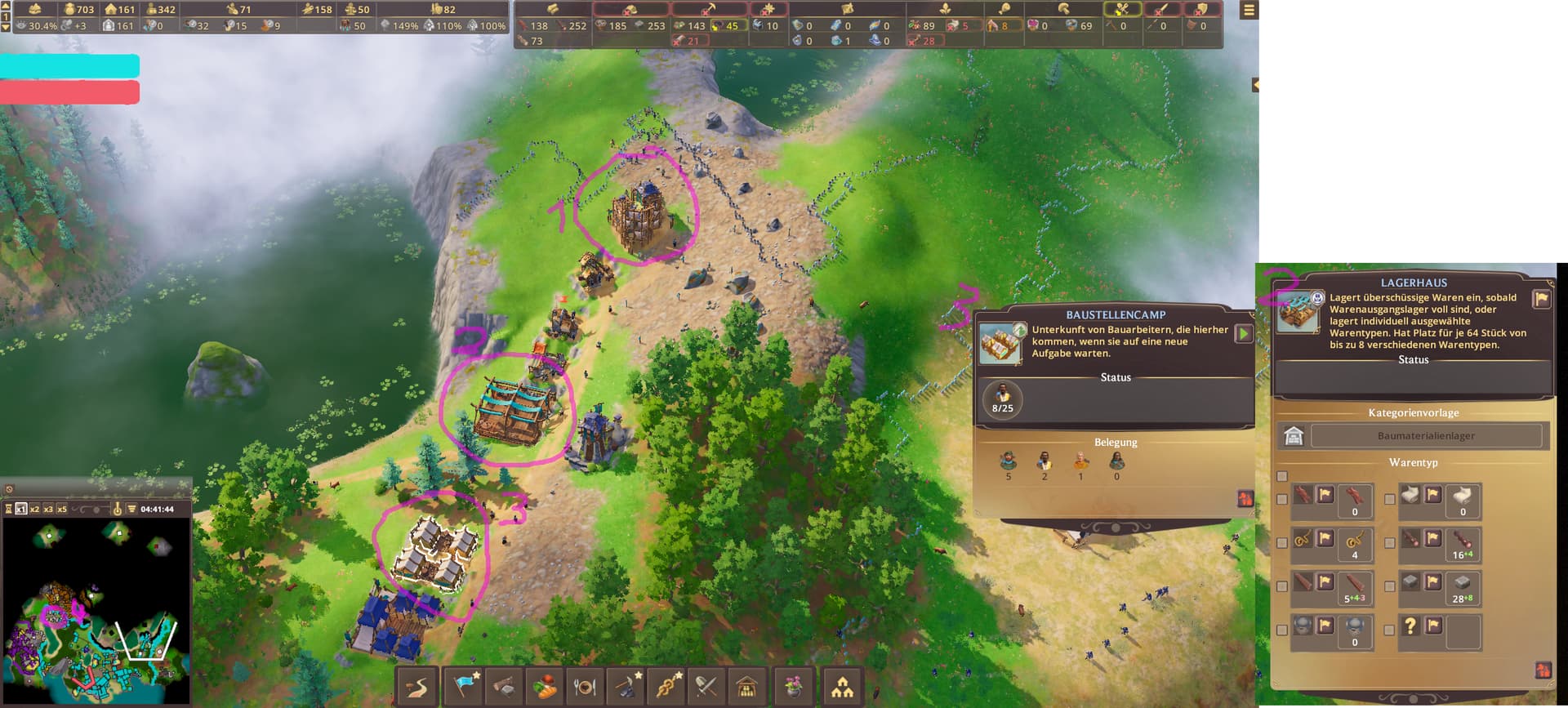Open the road building tool

tap(417, 687)
